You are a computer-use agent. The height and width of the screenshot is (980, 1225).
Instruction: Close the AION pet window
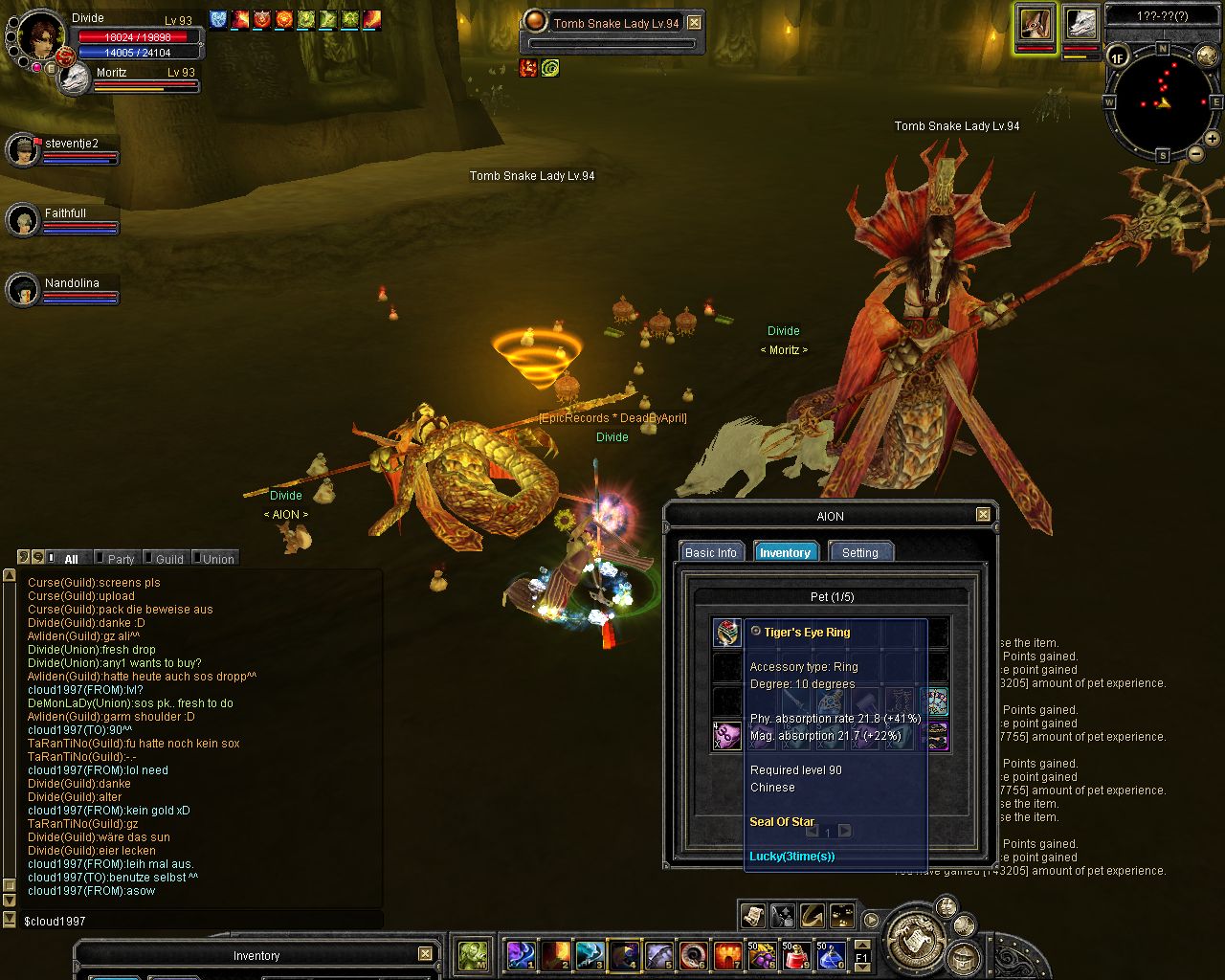983,515
